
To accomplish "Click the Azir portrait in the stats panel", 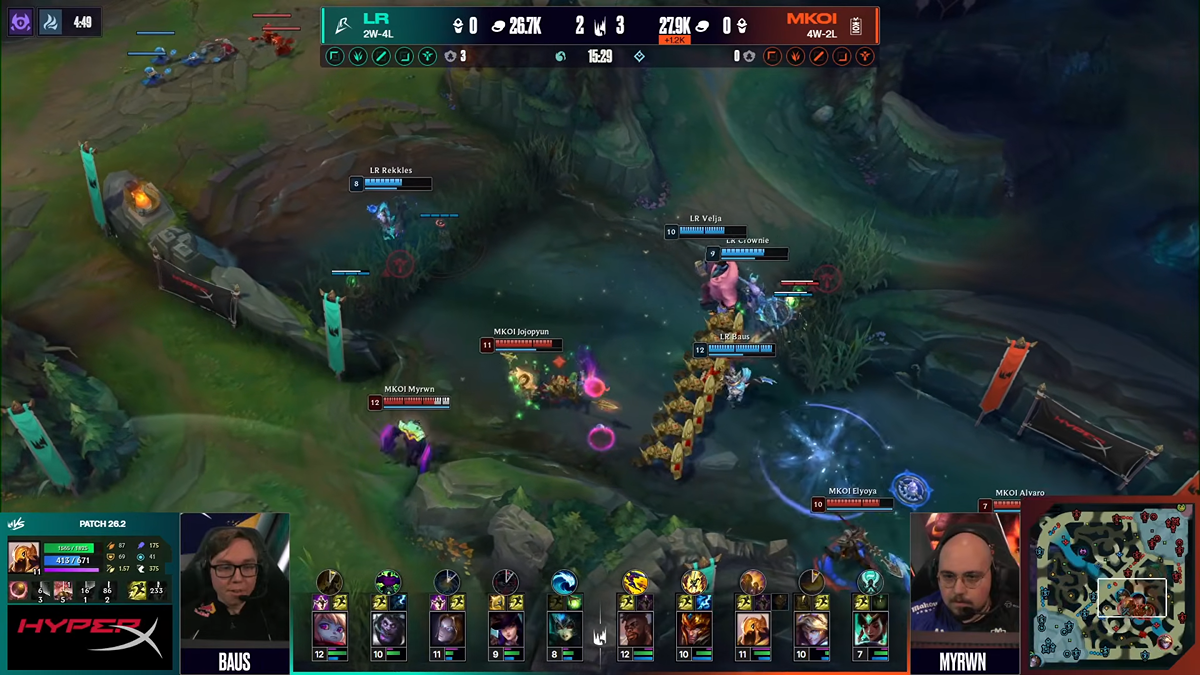I will [24, 556].
